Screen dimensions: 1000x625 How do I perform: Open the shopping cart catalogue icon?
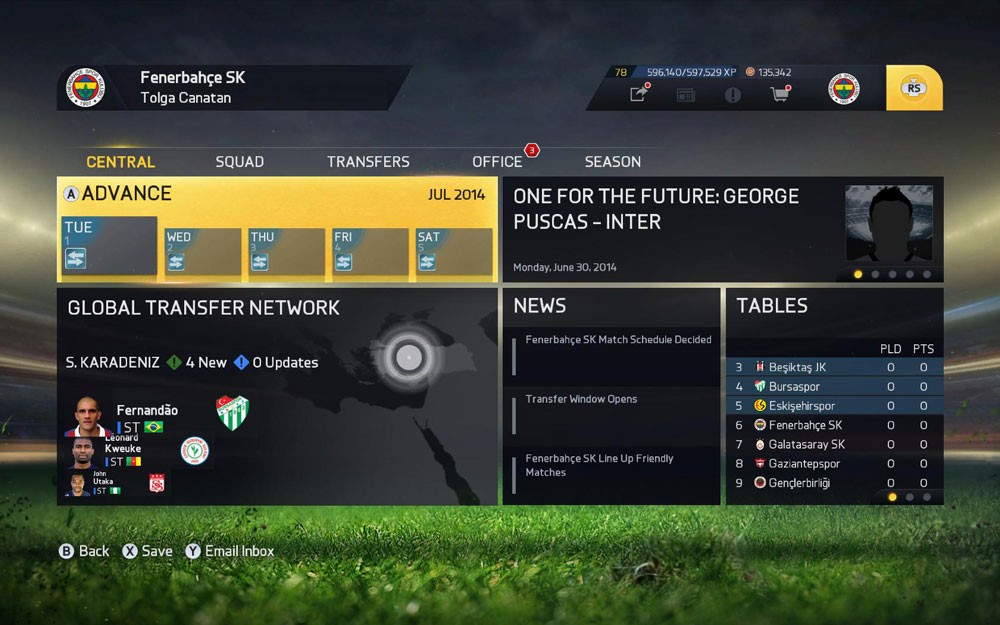[x=779, y=94]
